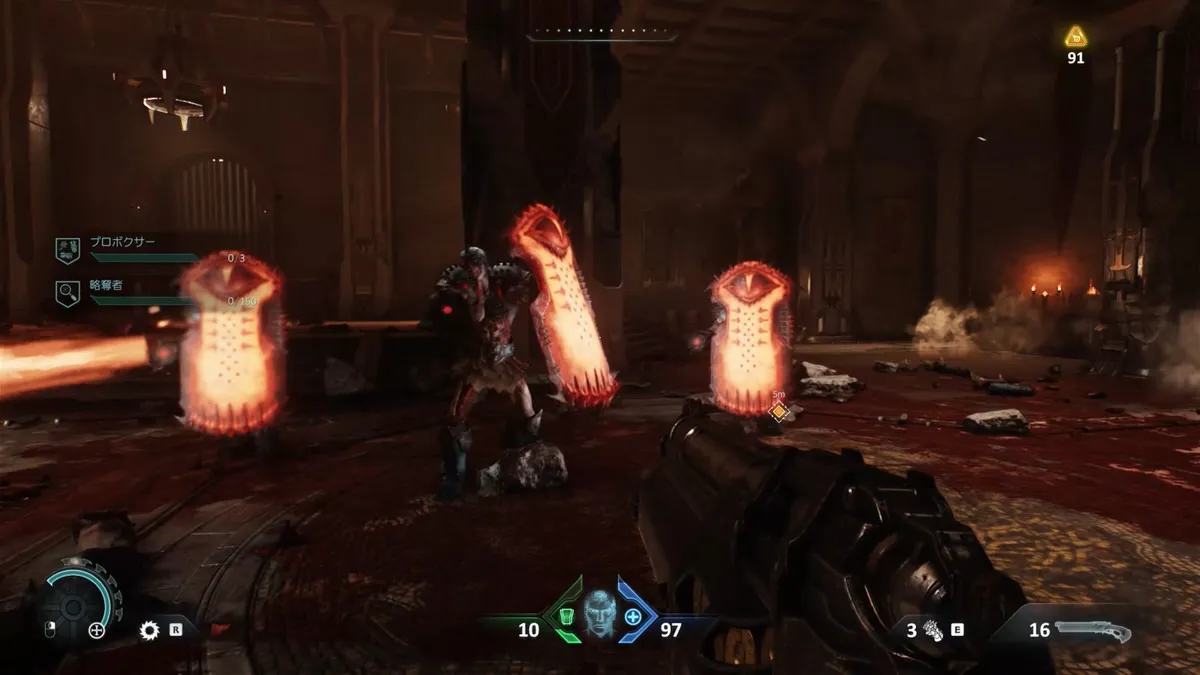
Task: Select the crosshair icon beside the dial
Action: [97, 630]
